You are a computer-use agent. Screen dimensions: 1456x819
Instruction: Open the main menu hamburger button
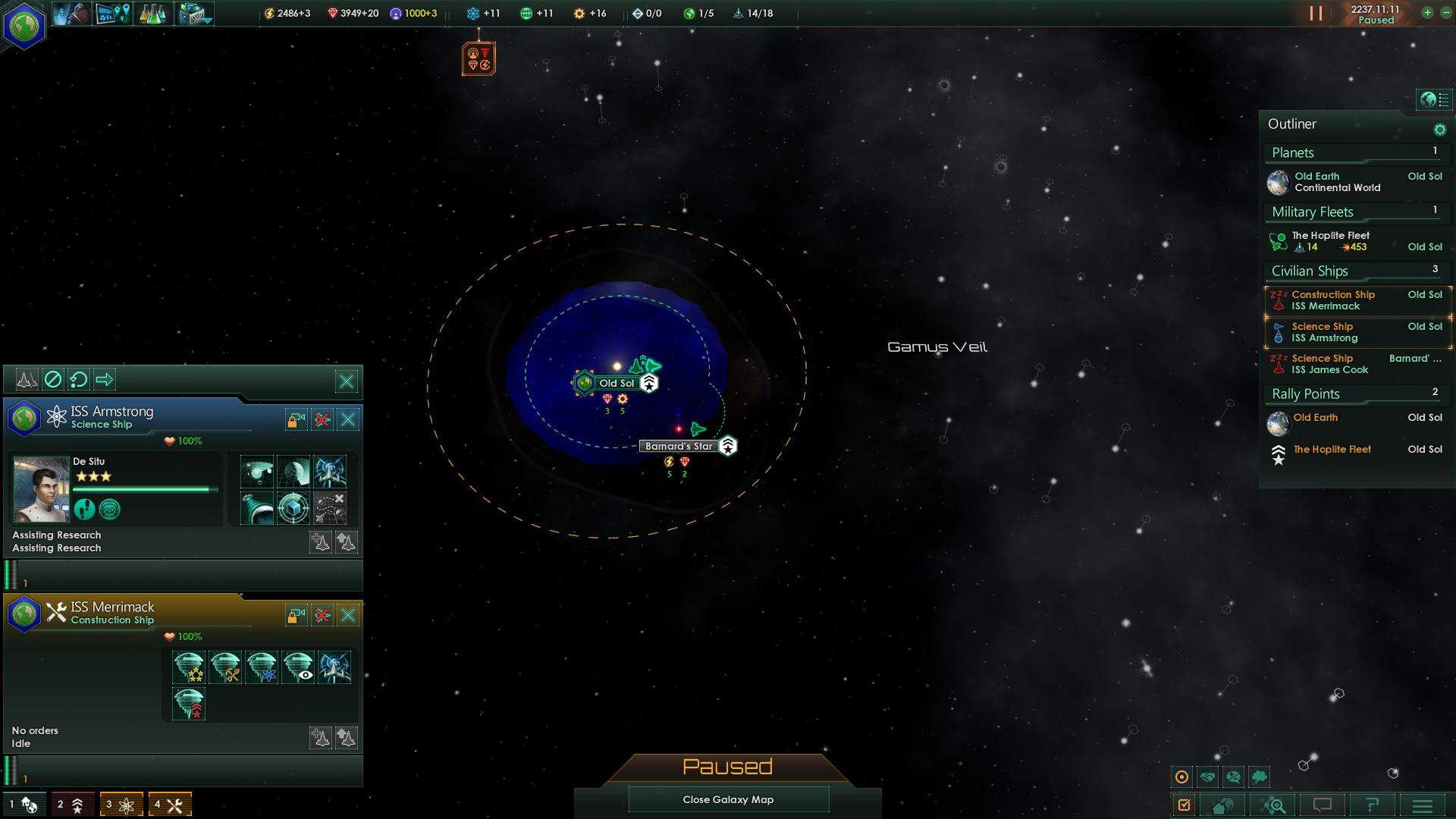pos(1423,805)
